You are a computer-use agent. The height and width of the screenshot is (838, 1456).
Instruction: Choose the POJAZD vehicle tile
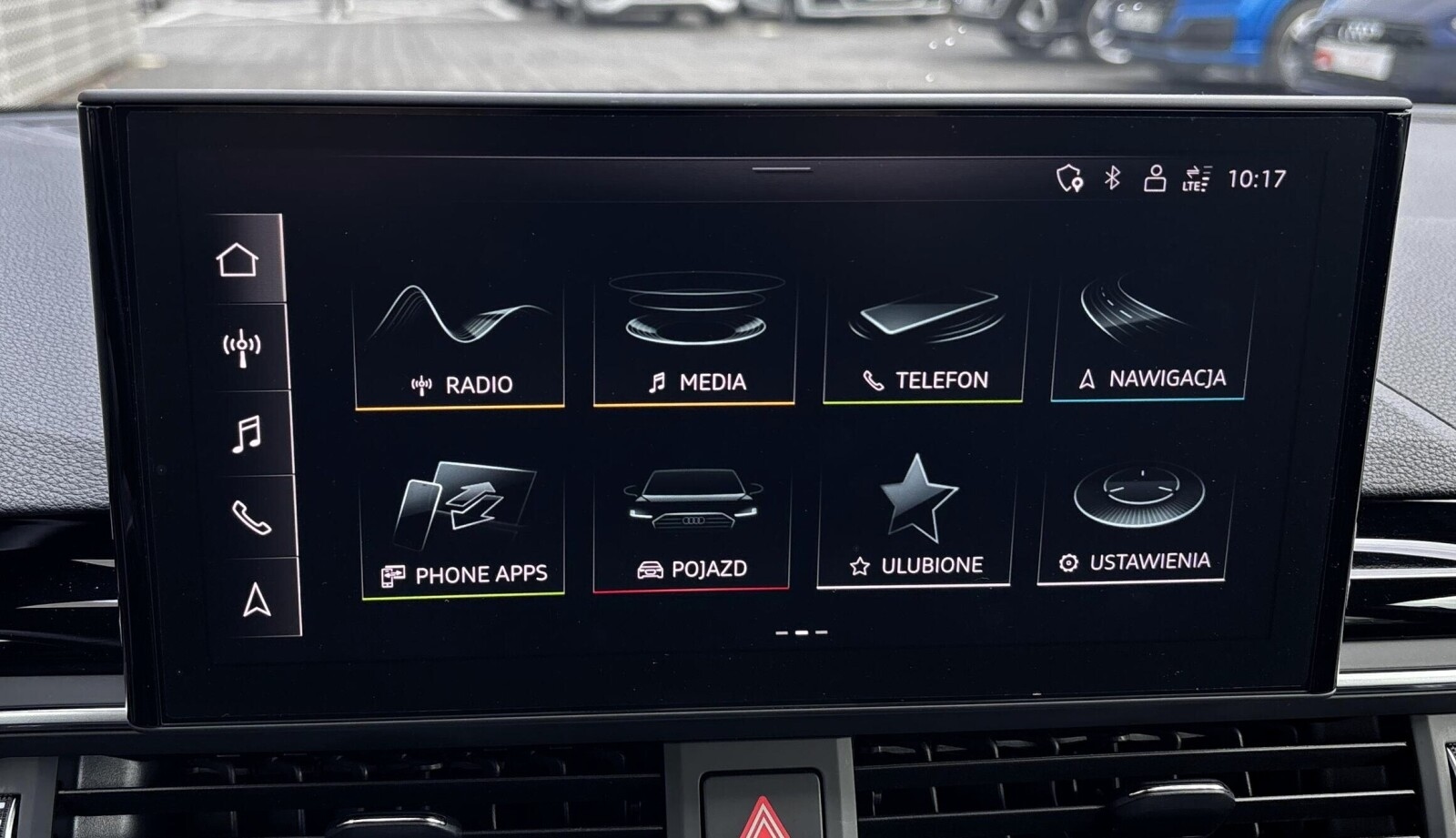(692, 528)
